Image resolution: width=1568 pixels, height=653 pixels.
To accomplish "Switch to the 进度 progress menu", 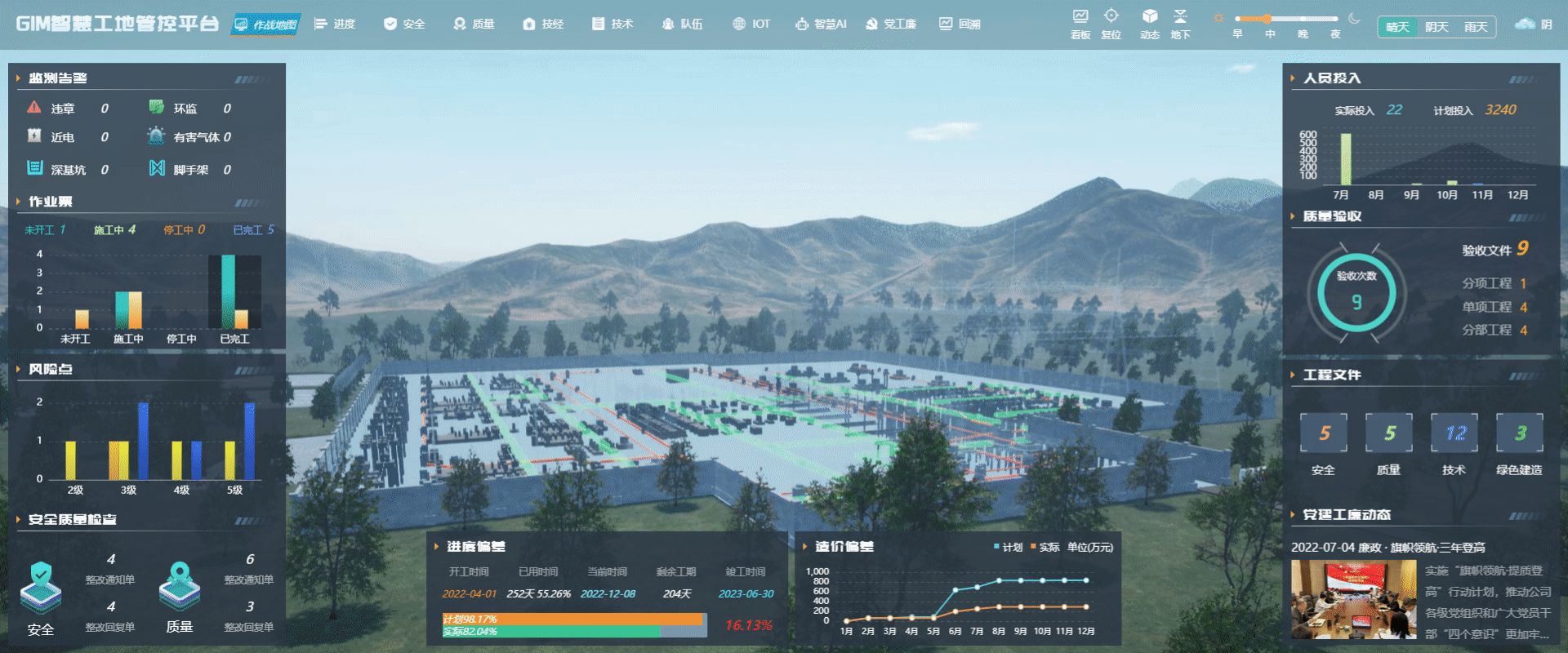I will click(x=336, y=24).
